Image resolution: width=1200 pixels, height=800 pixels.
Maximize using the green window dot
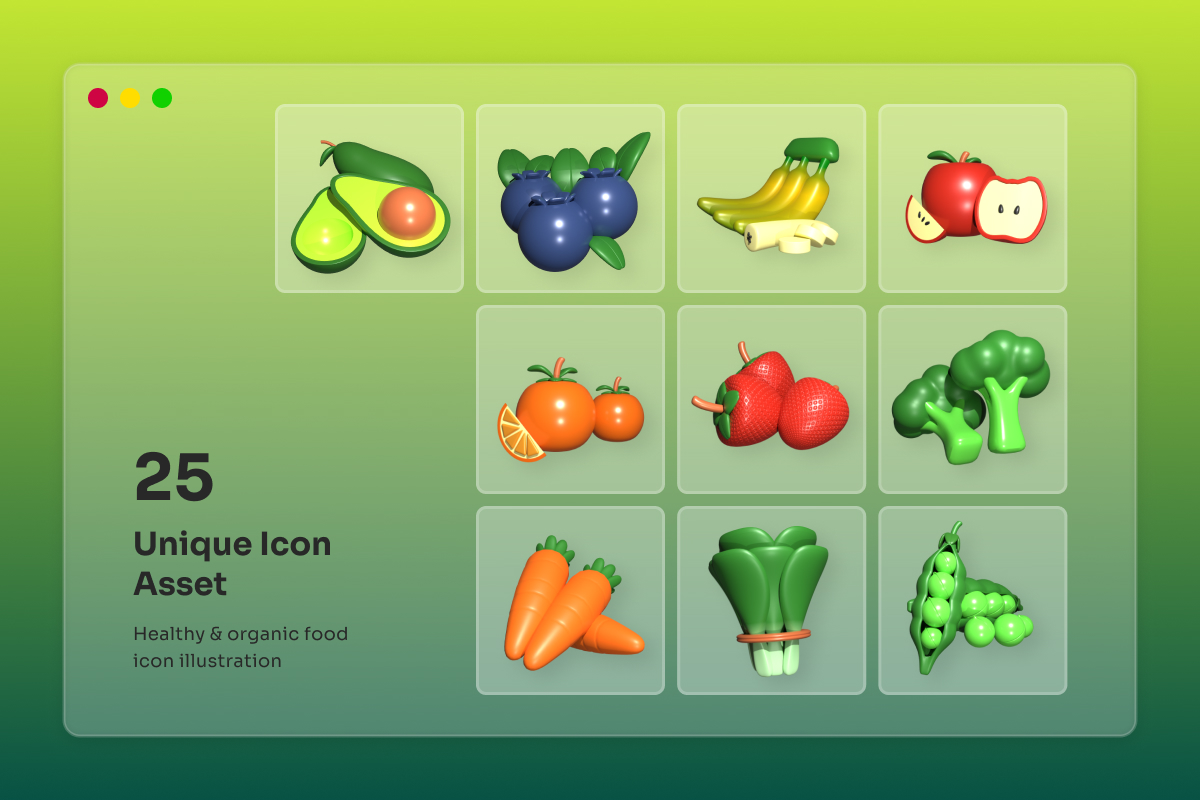pyautogui.click(x=162, y=98)
